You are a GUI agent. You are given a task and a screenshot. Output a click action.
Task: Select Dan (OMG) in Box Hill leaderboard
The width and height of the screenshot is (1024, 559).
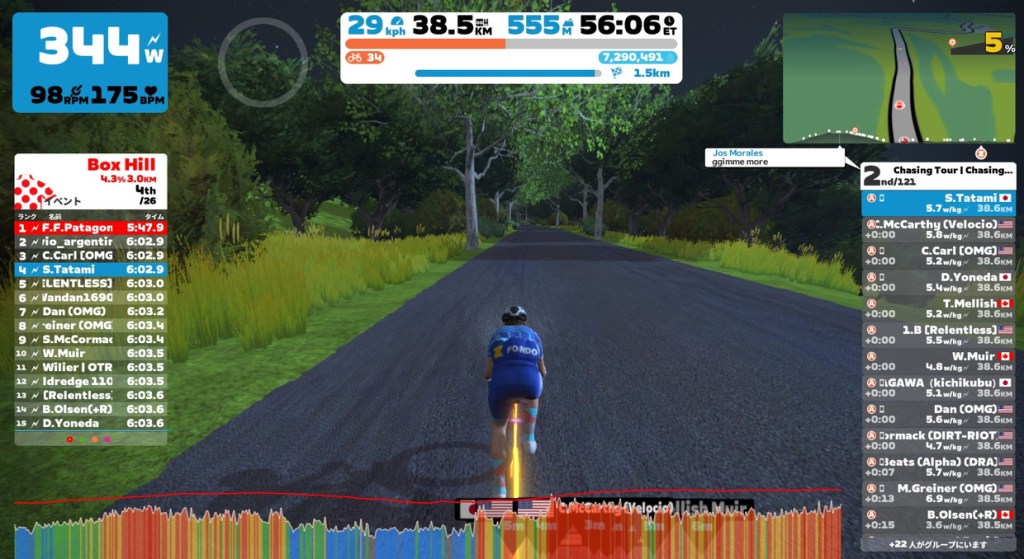[90, 311]
